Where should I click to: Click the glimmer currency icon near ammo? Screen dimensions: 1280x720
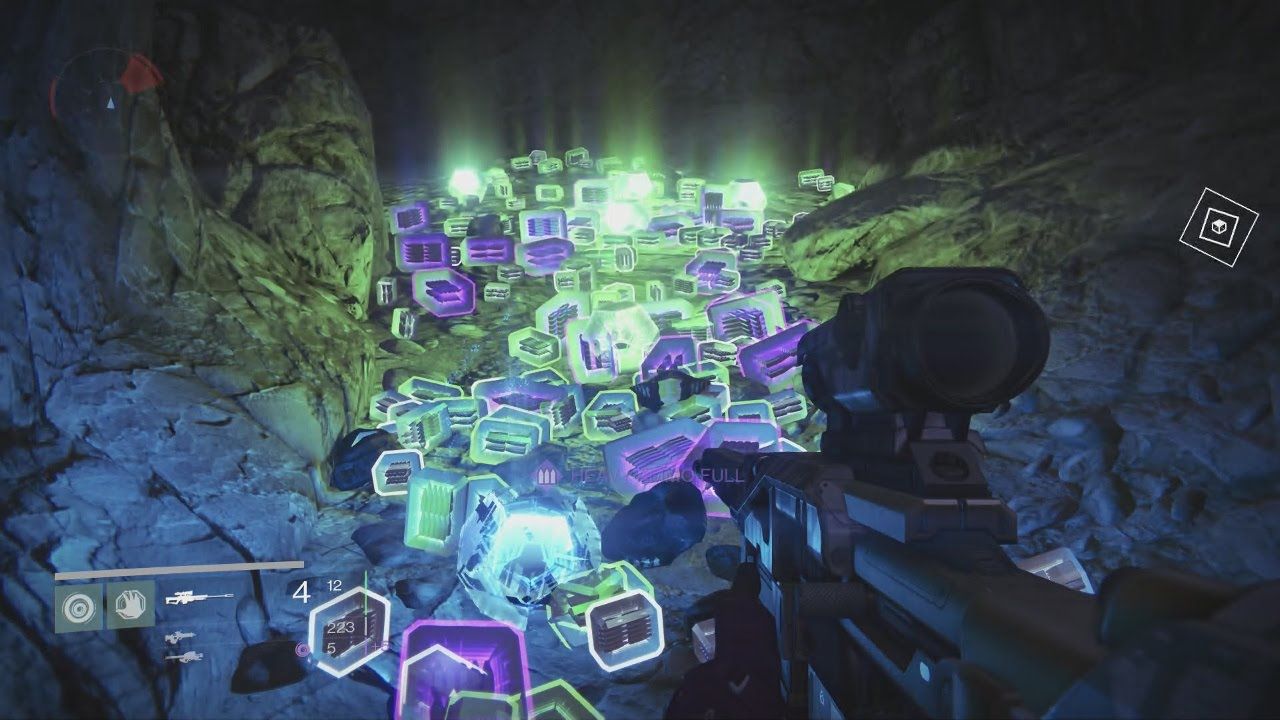[302, 649]
